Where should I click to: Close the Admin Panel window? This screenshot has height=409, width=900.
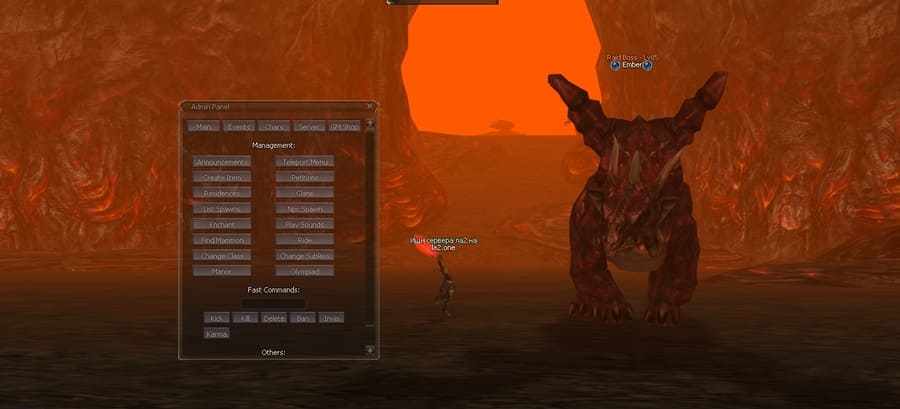click(370, 105)
